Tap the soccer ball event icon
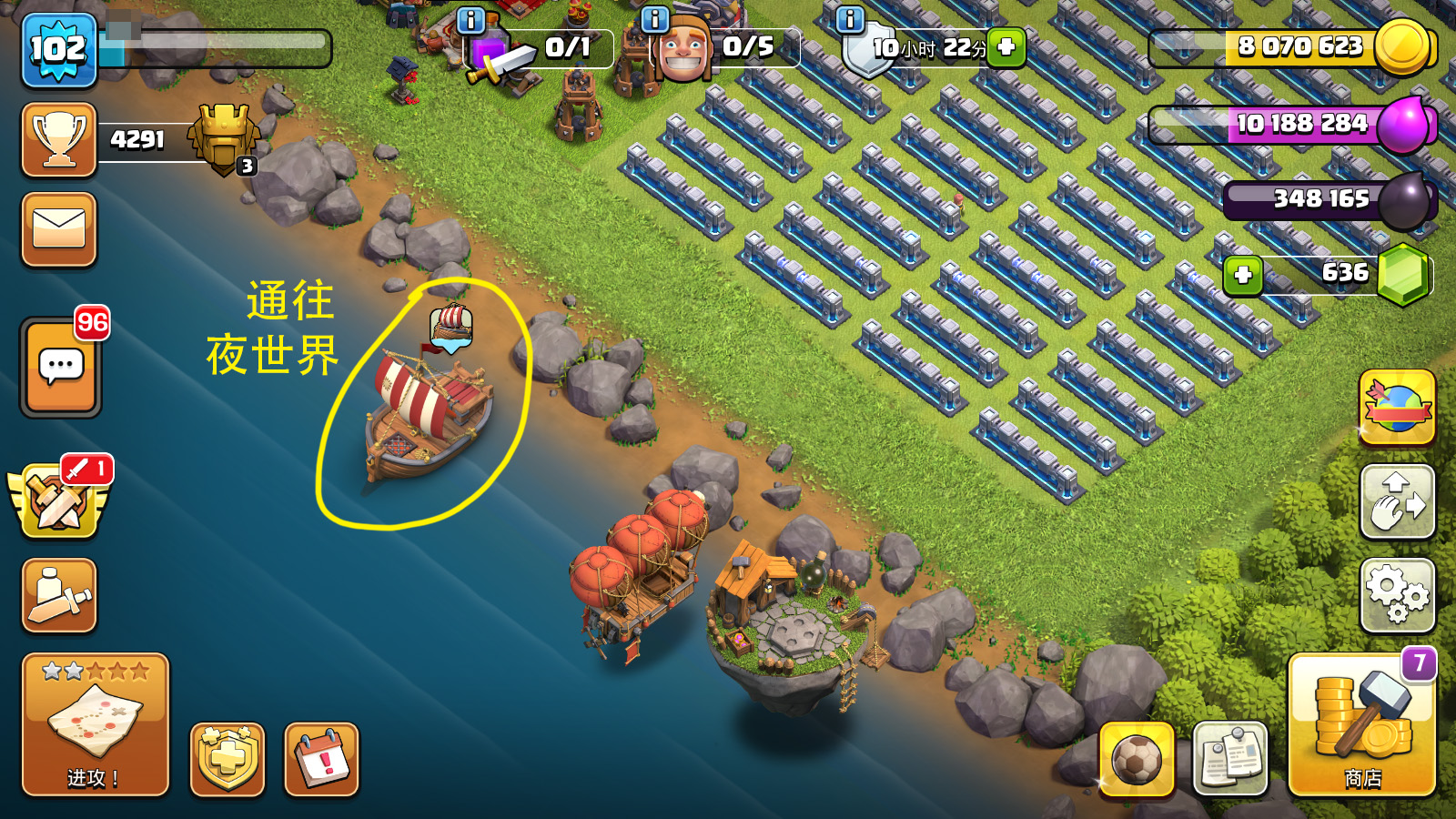 (1136, 759)
